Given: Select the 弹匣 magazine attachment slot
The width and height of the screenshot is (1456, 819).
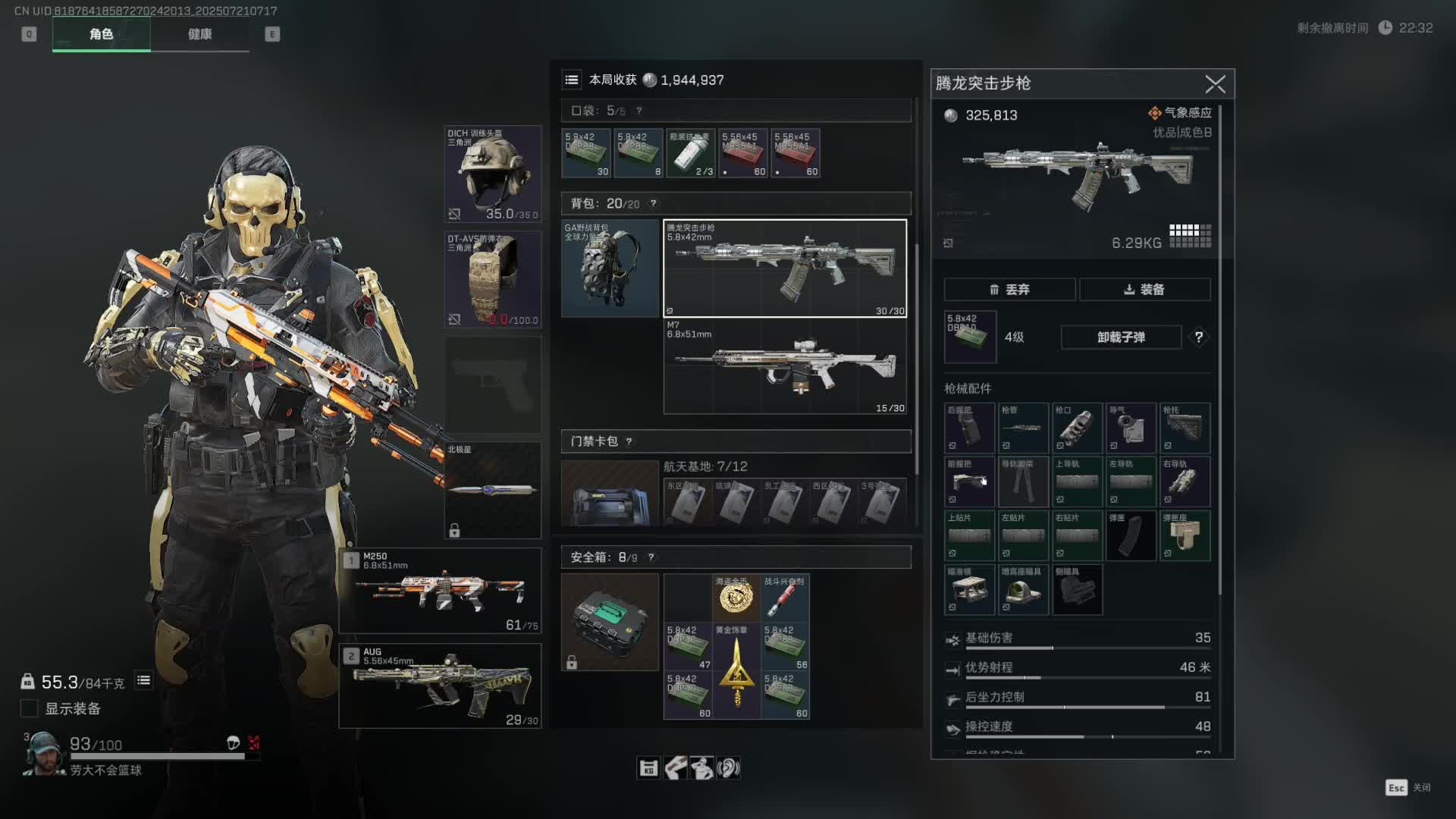Looking at the screenshot, I should pyautogui.click(x=1131, y=535).
